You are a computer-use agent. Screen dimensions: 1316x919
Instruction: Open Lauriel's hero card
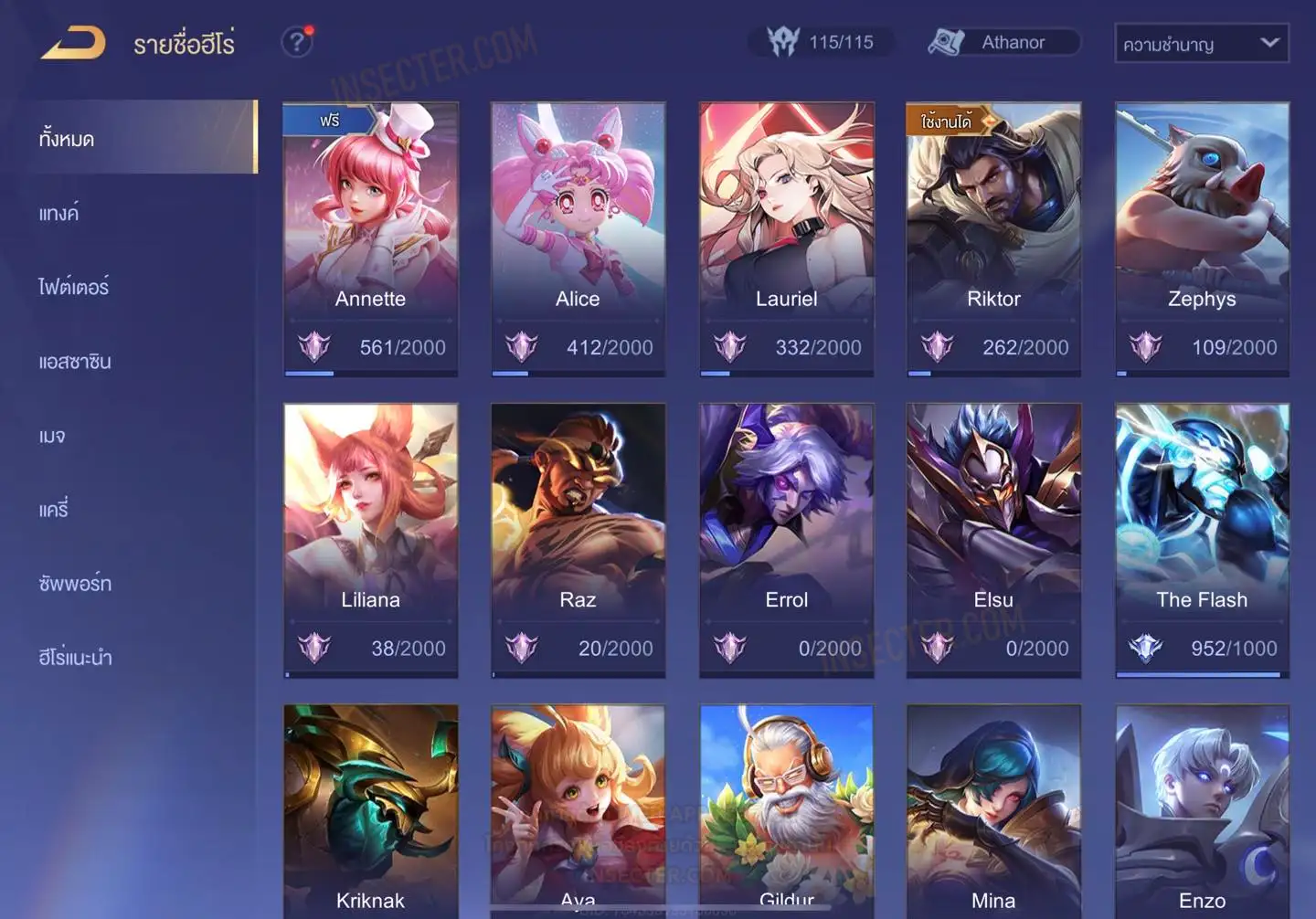786,238
